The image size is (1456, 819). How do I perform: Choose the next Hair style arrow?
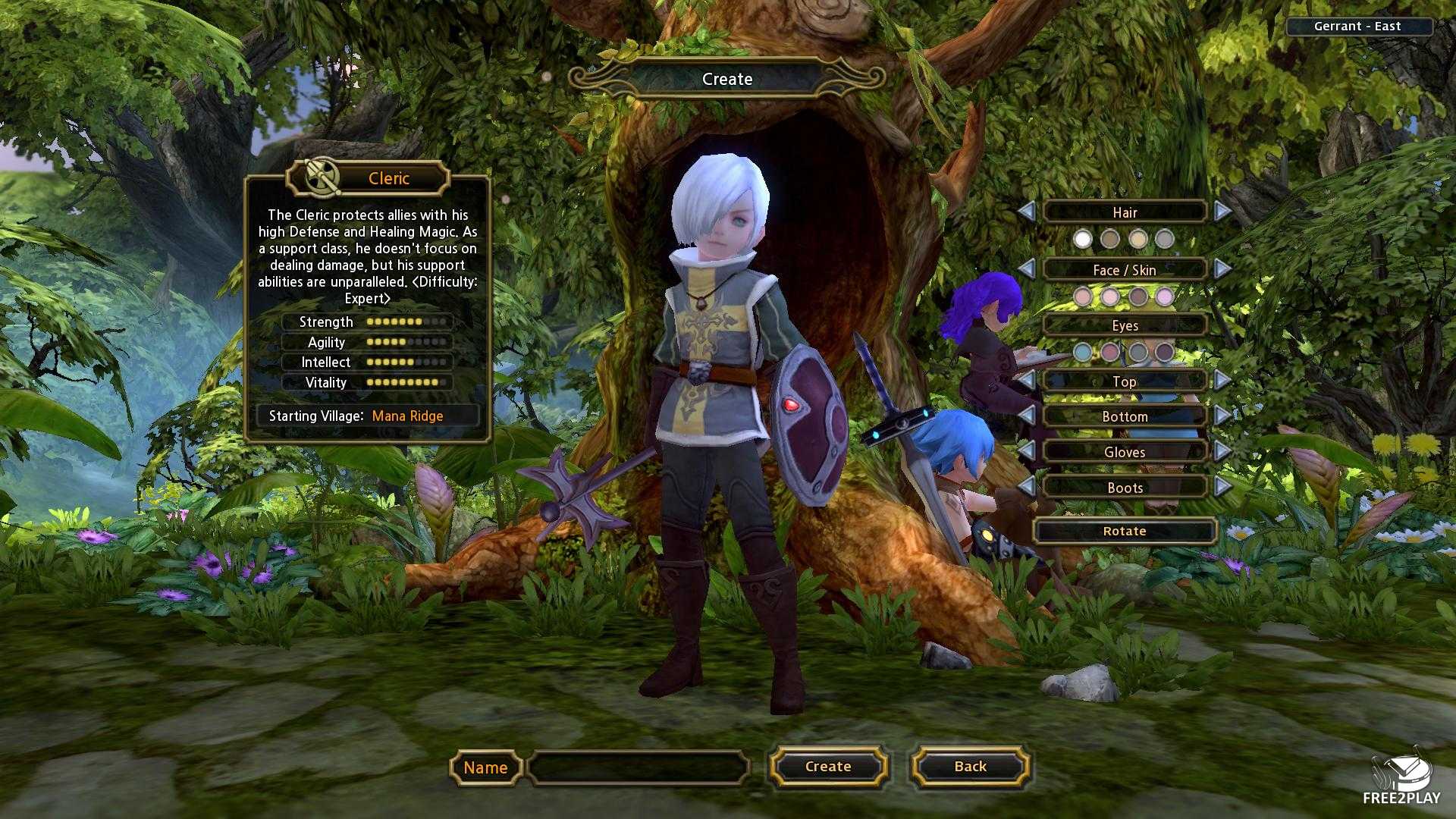[1222, 212]
